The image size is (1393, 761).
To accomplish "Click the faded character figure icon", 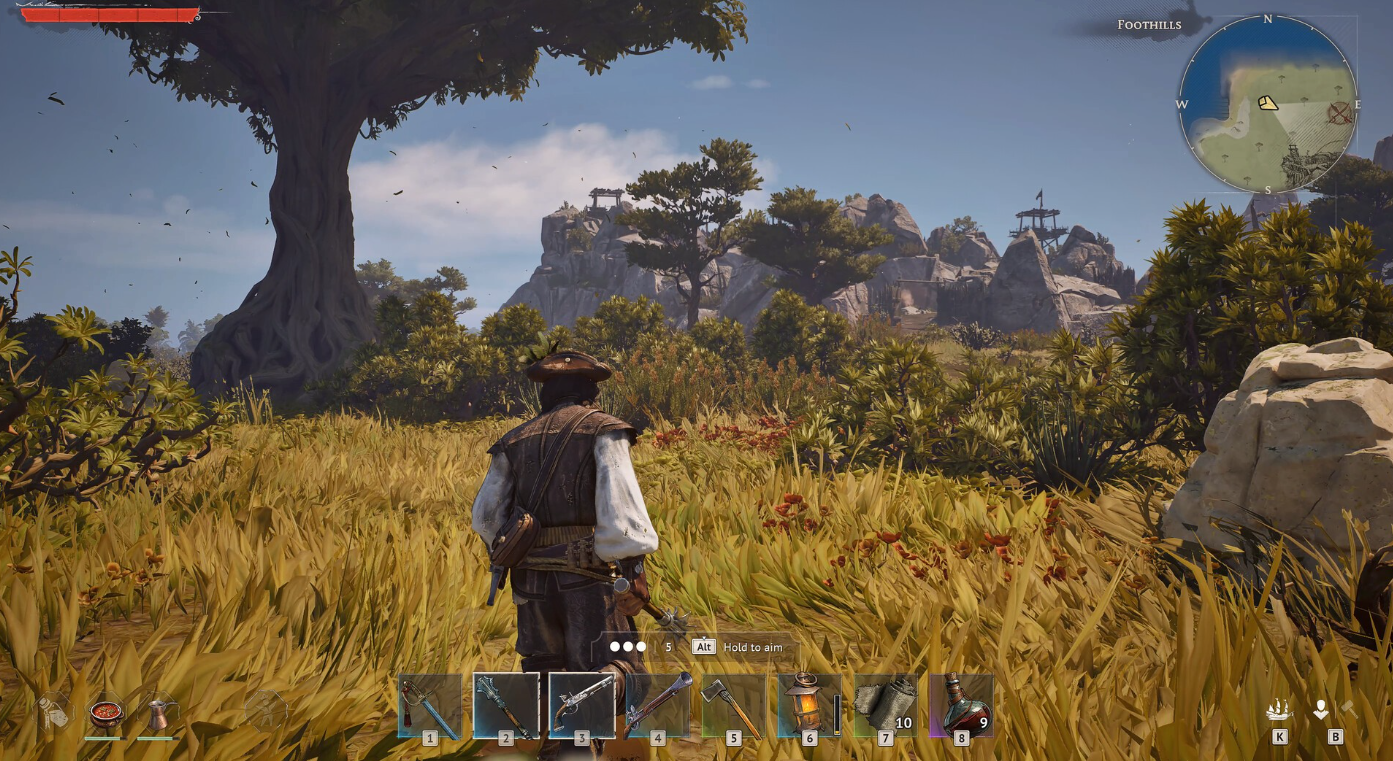I will 265,710.
